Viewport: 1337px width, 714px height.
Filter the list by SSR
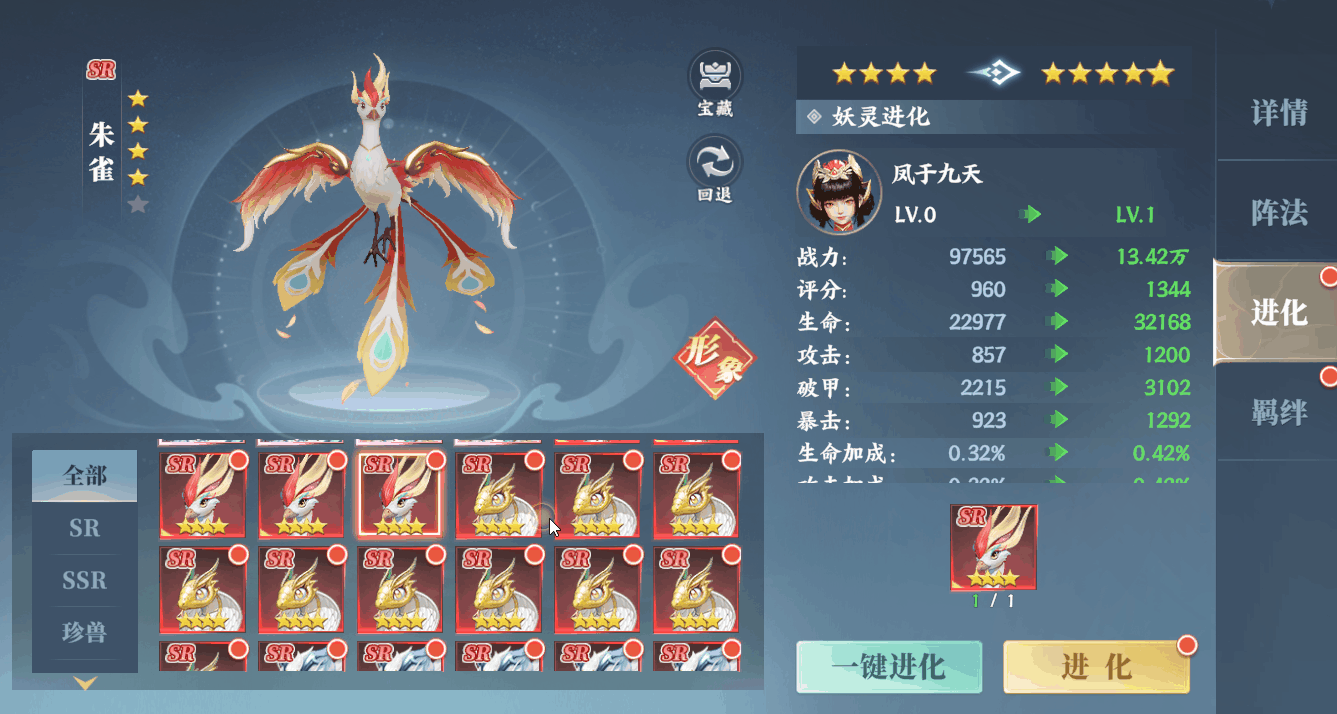[84, 580]
